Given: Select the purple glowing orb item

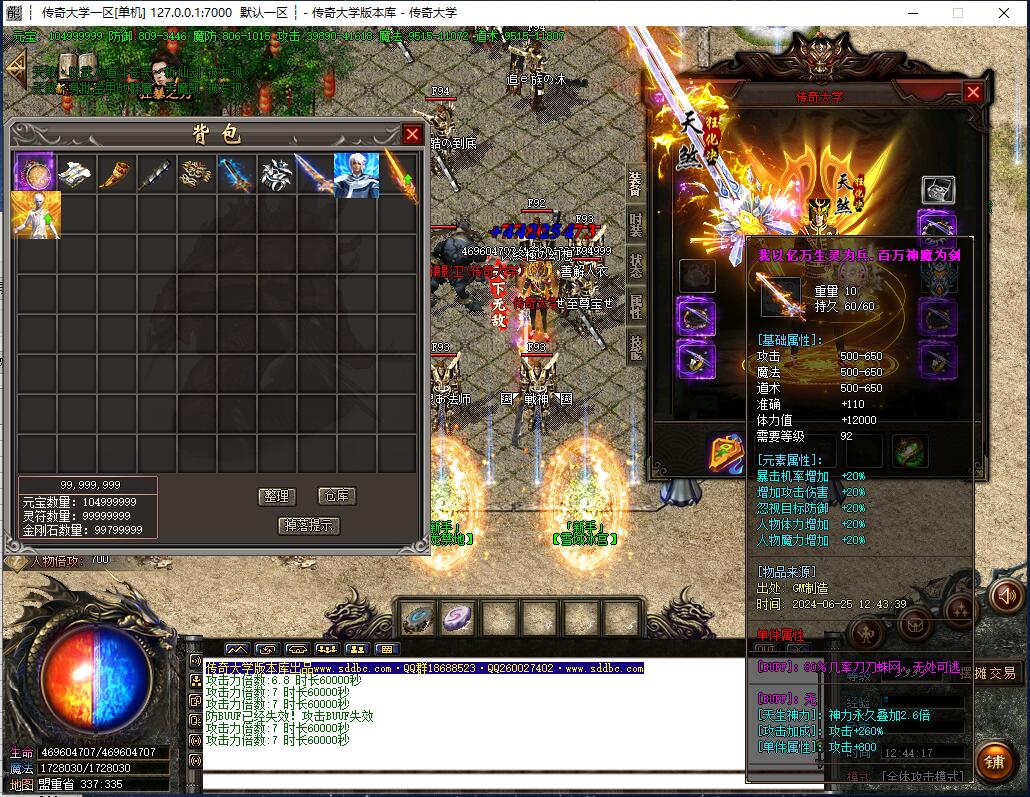Looking at the screenshot, I should (x=35, y=174).
